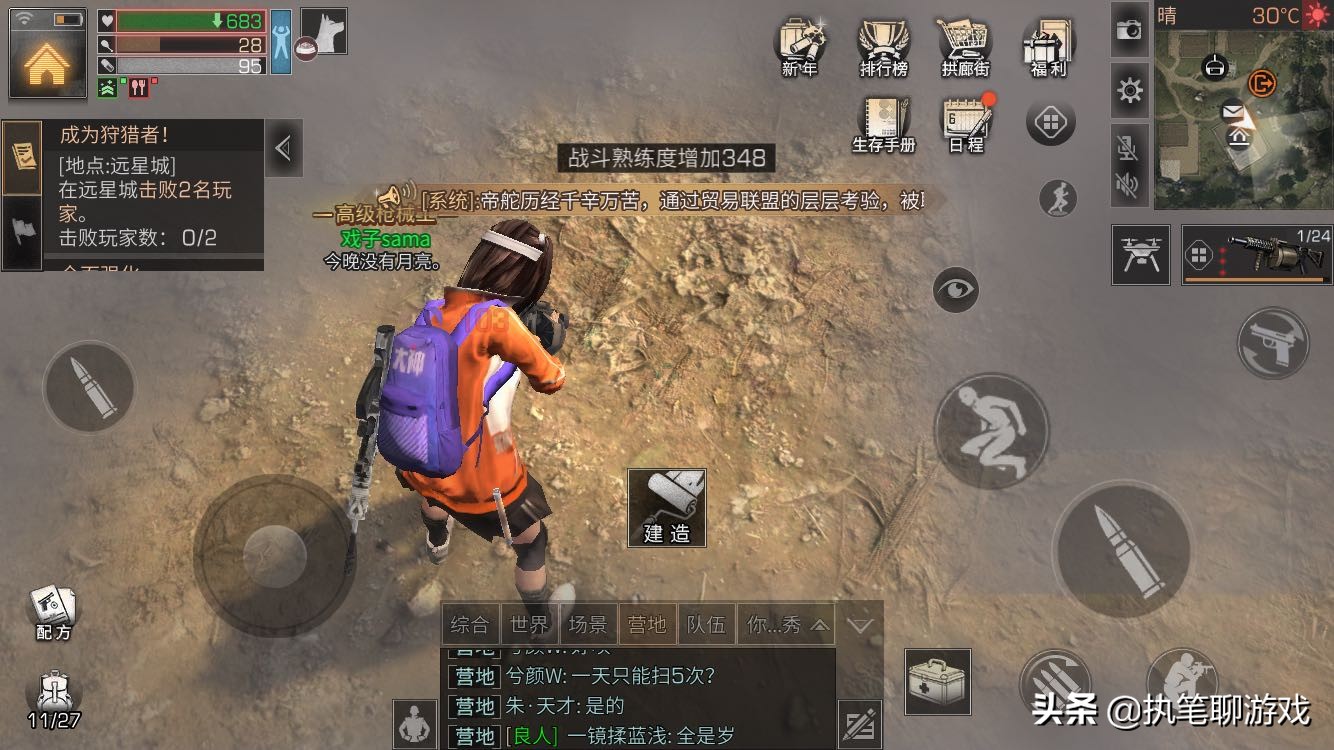Open the 生存手册 survival manual

tap(884, 122)
